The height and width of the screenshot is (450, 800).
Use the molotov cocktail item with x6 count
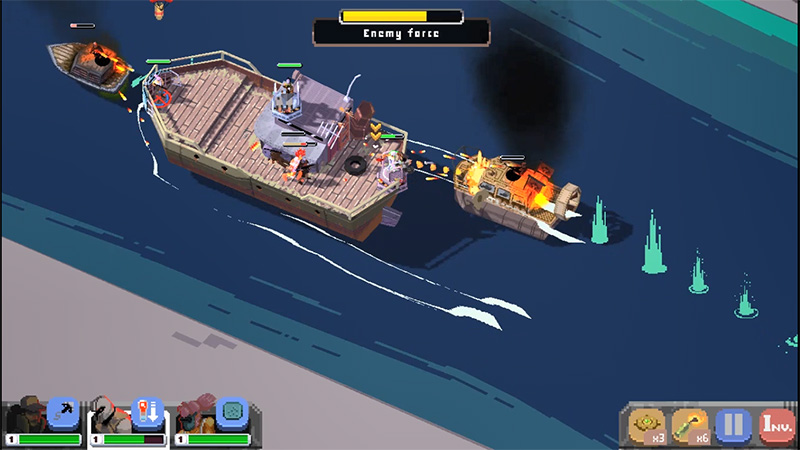690,425
